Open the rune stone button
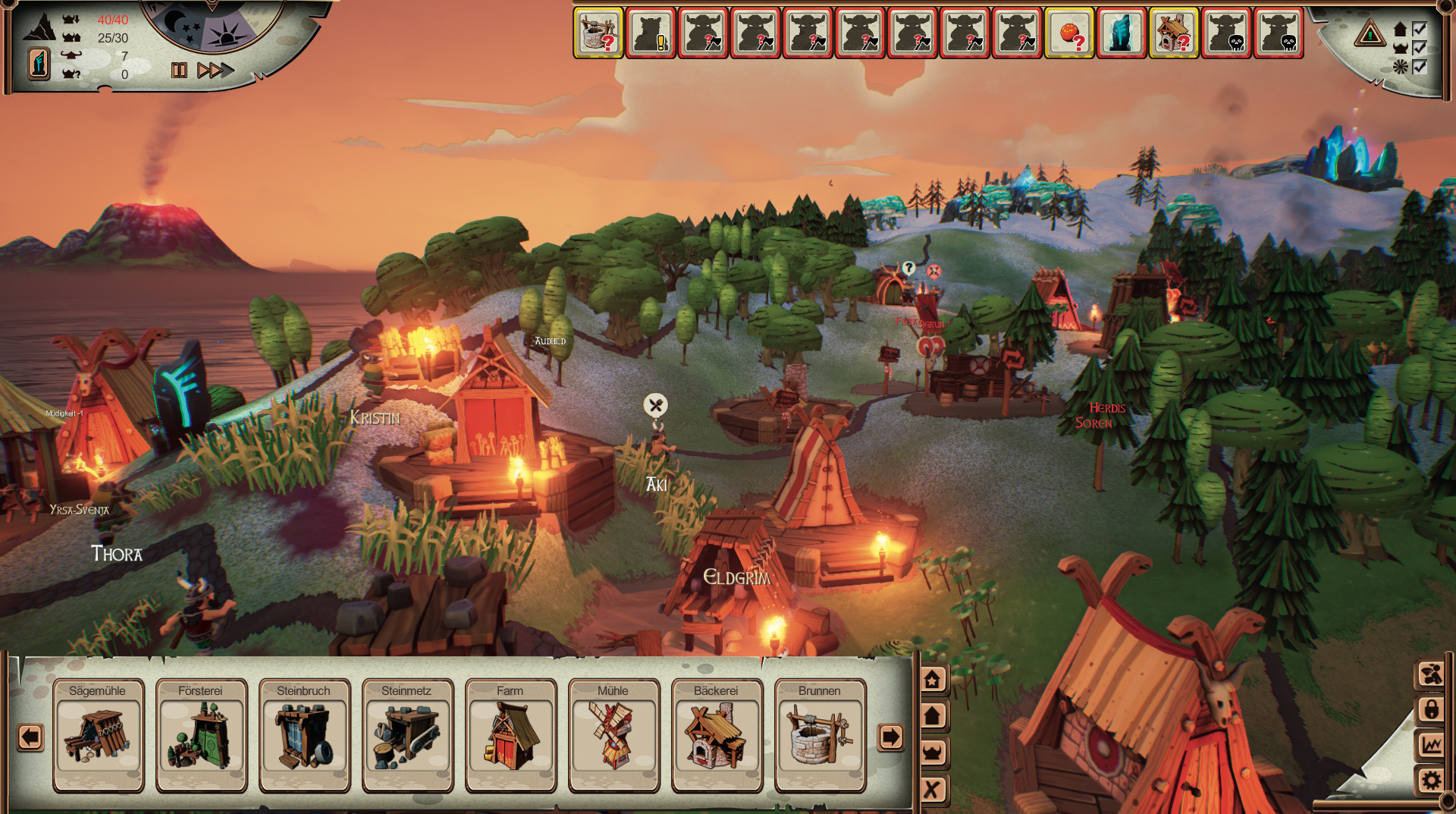Image resolution: width=1456 pixels, height=814 pixels. pos(39,63)
